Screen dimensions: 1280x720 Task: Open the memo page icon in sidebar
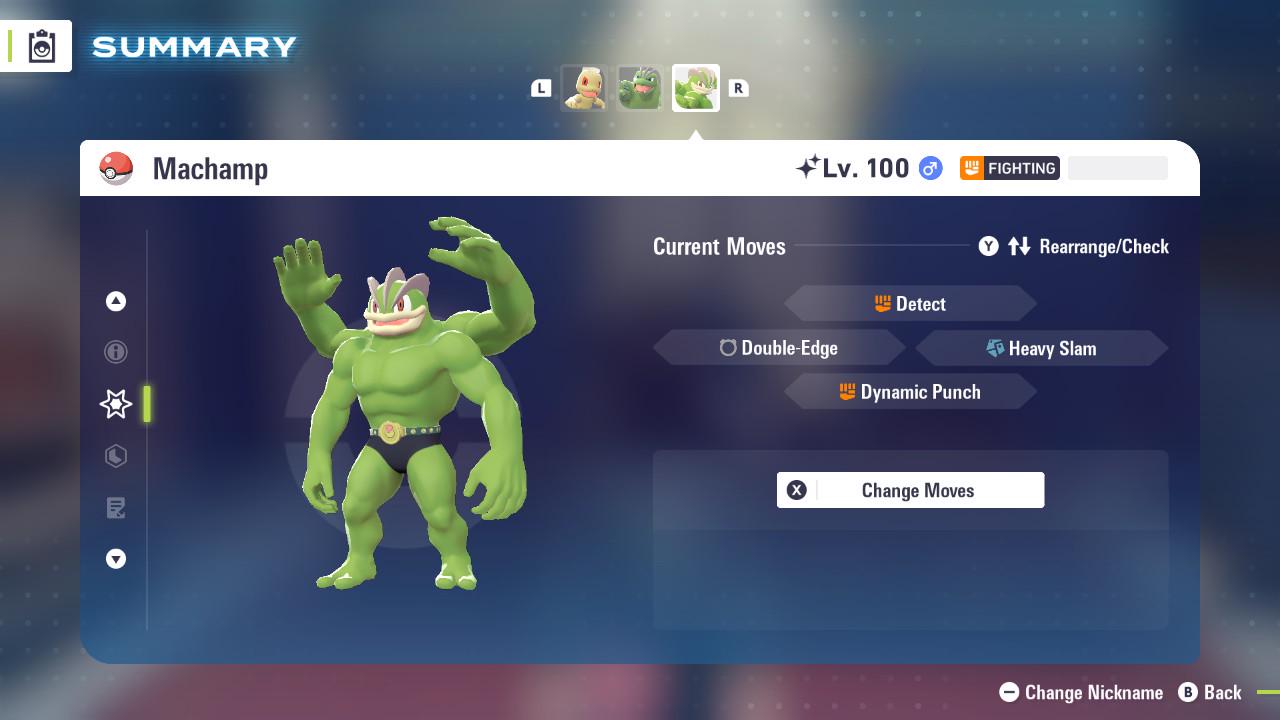click(115, 508)
